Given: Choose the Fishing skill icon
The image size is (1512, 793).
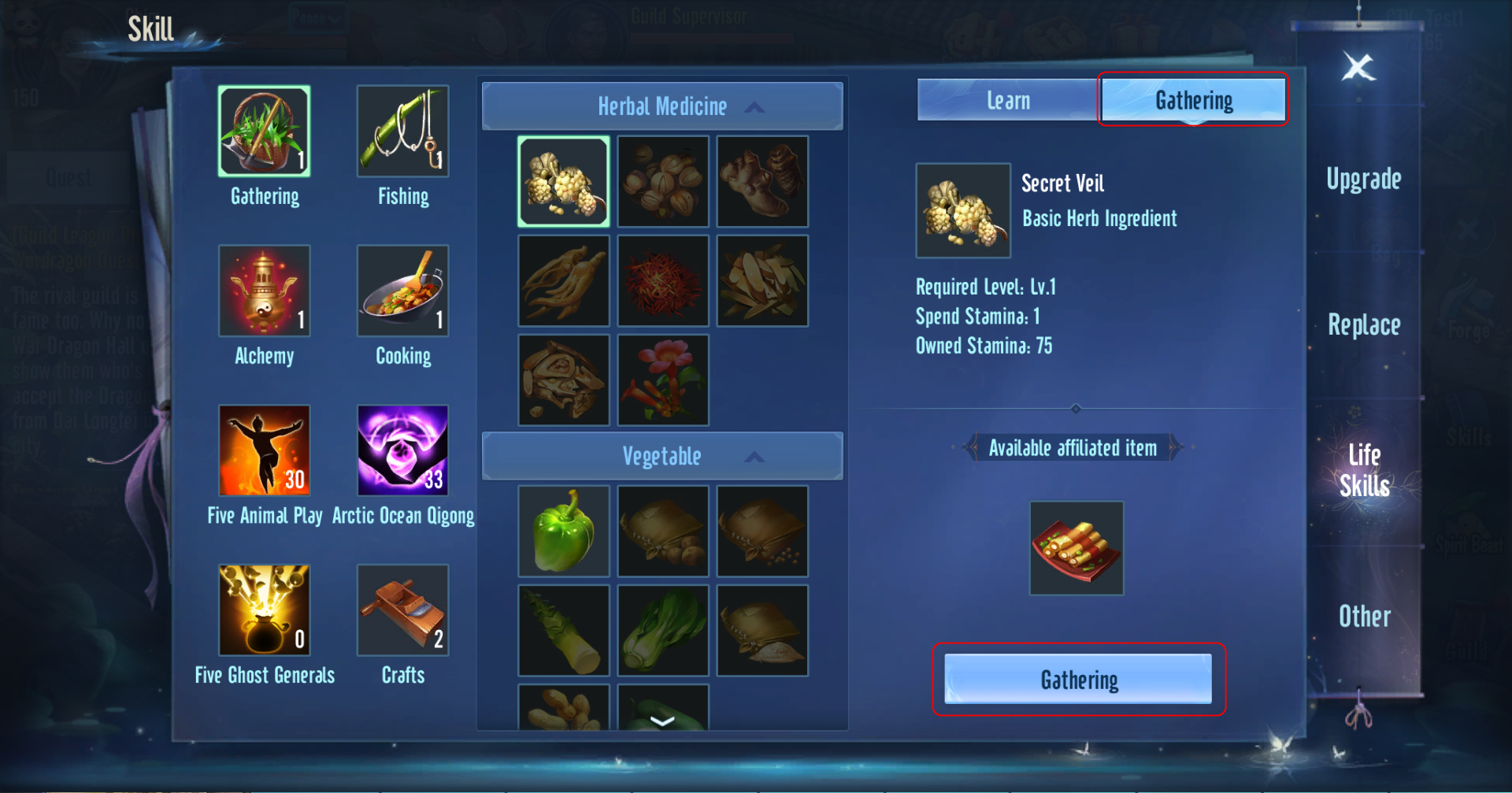Looking at the screenshot, I should click(402, 132).
